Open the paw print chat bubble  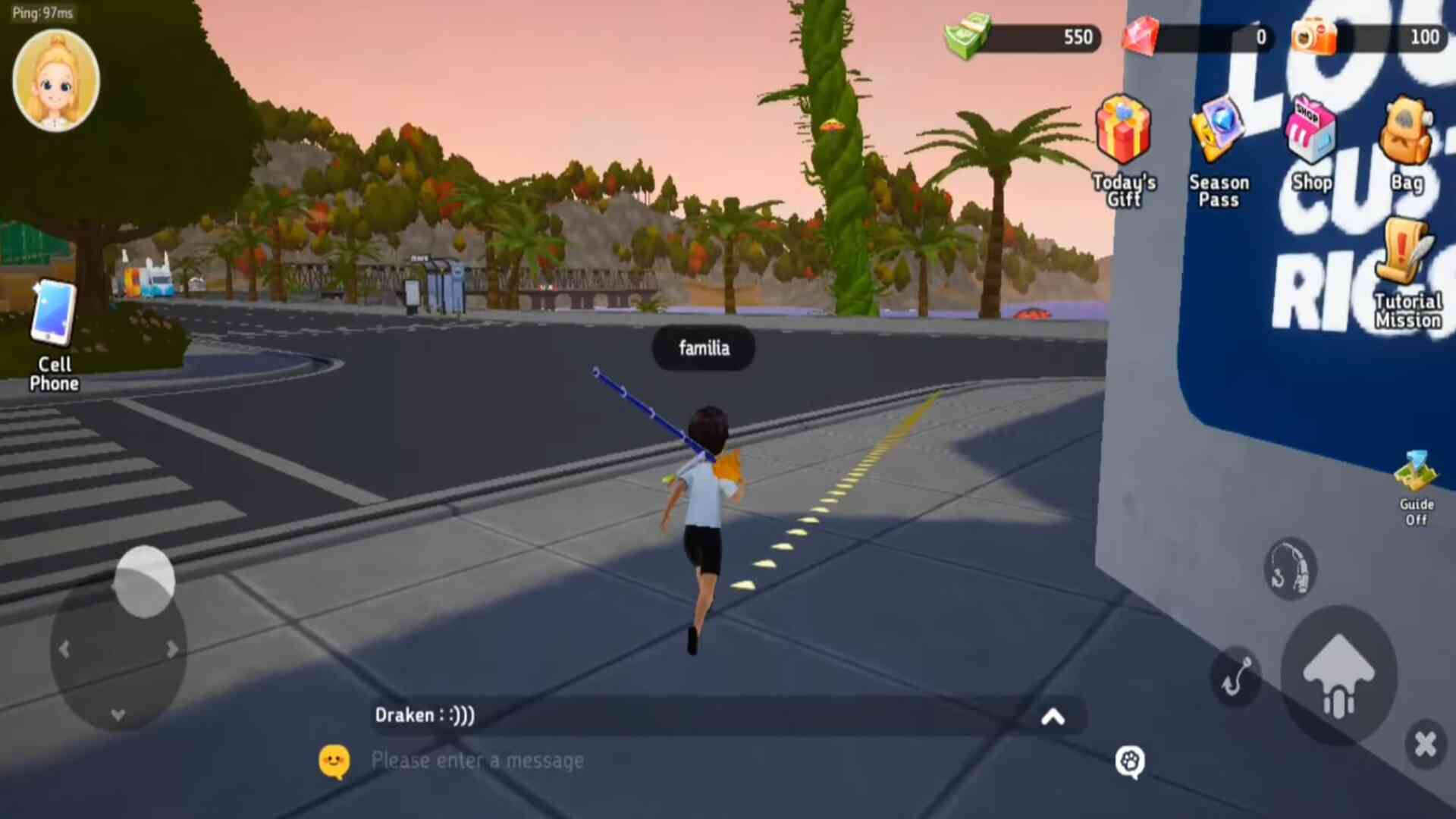pos(1130,761)
